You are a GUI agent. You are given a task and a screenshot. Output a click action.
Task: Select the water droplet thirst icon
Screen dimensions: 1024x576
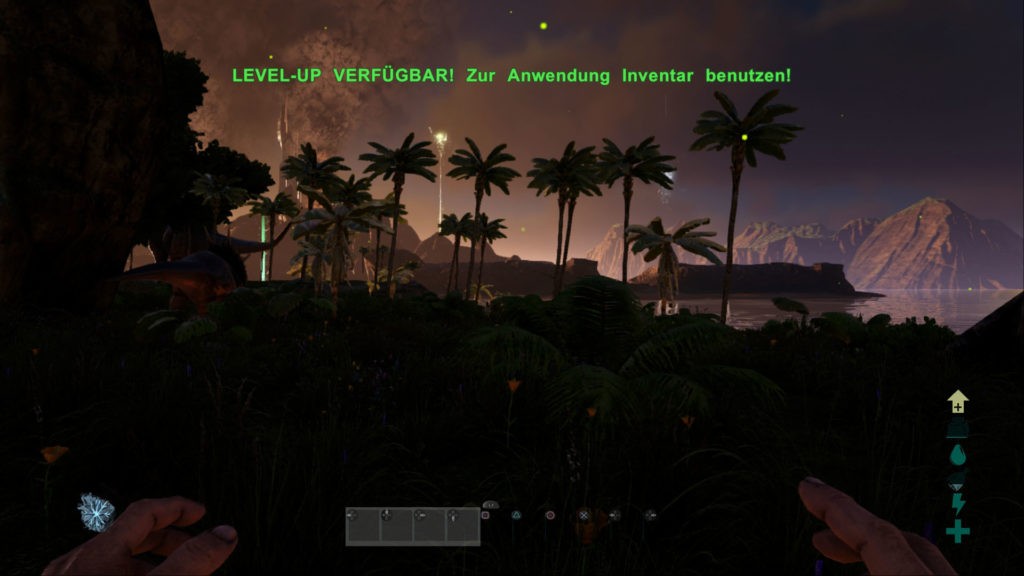(x=958, y=454)
